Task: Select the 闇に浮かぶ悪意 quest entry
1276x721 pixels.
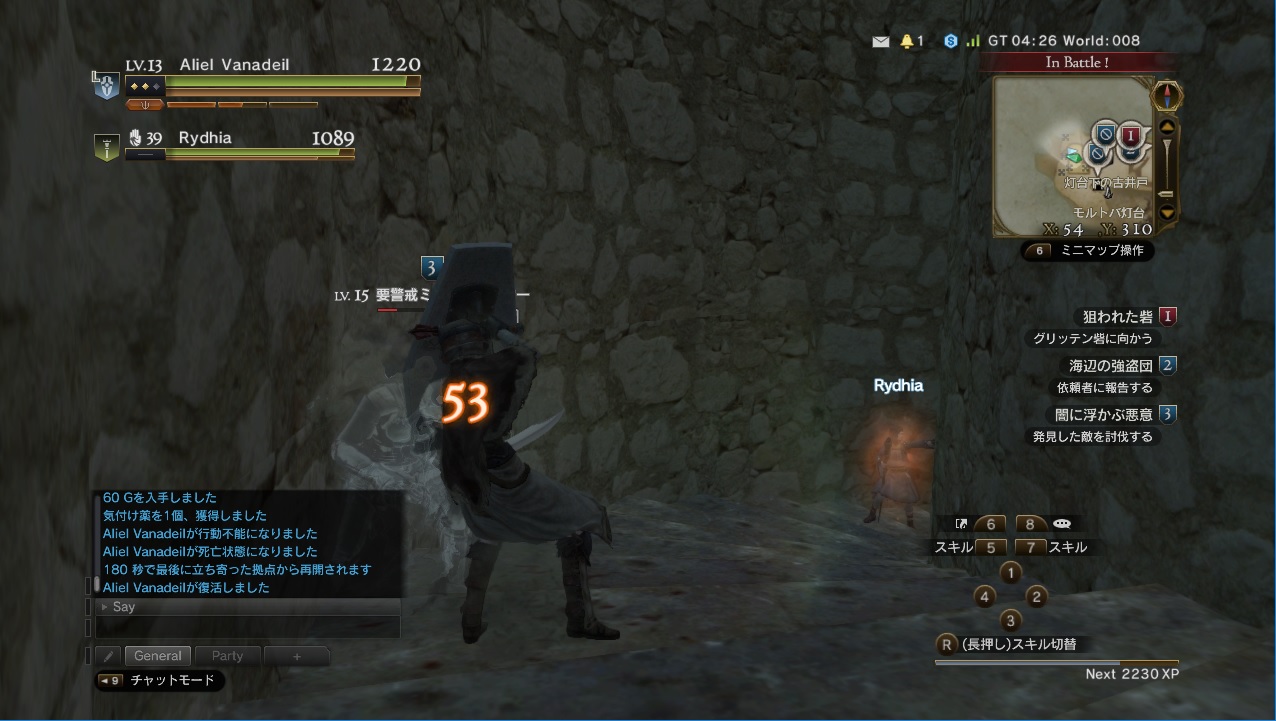Action: pos(1103,414)
